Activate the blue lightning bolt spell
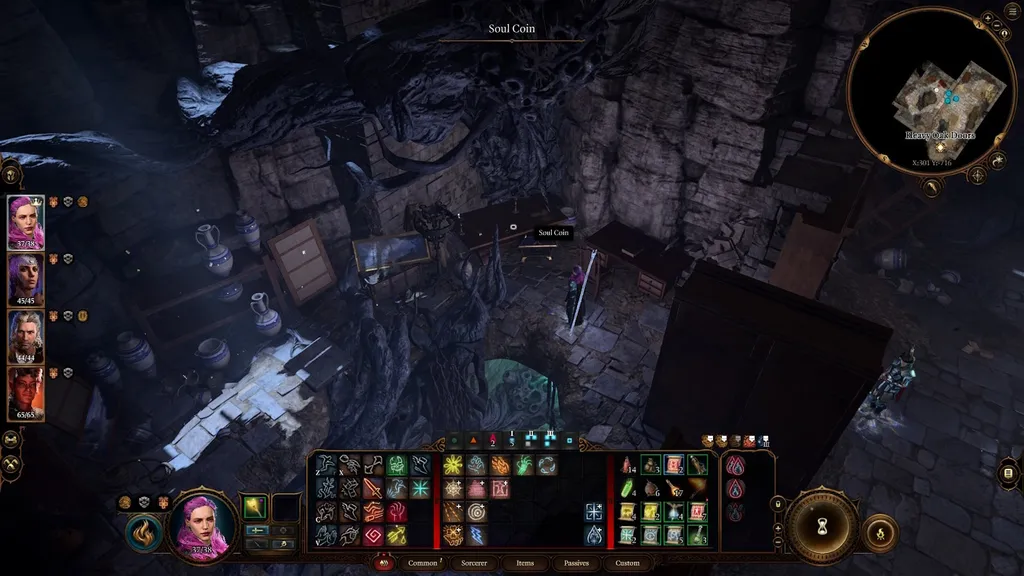 [475, 534]
